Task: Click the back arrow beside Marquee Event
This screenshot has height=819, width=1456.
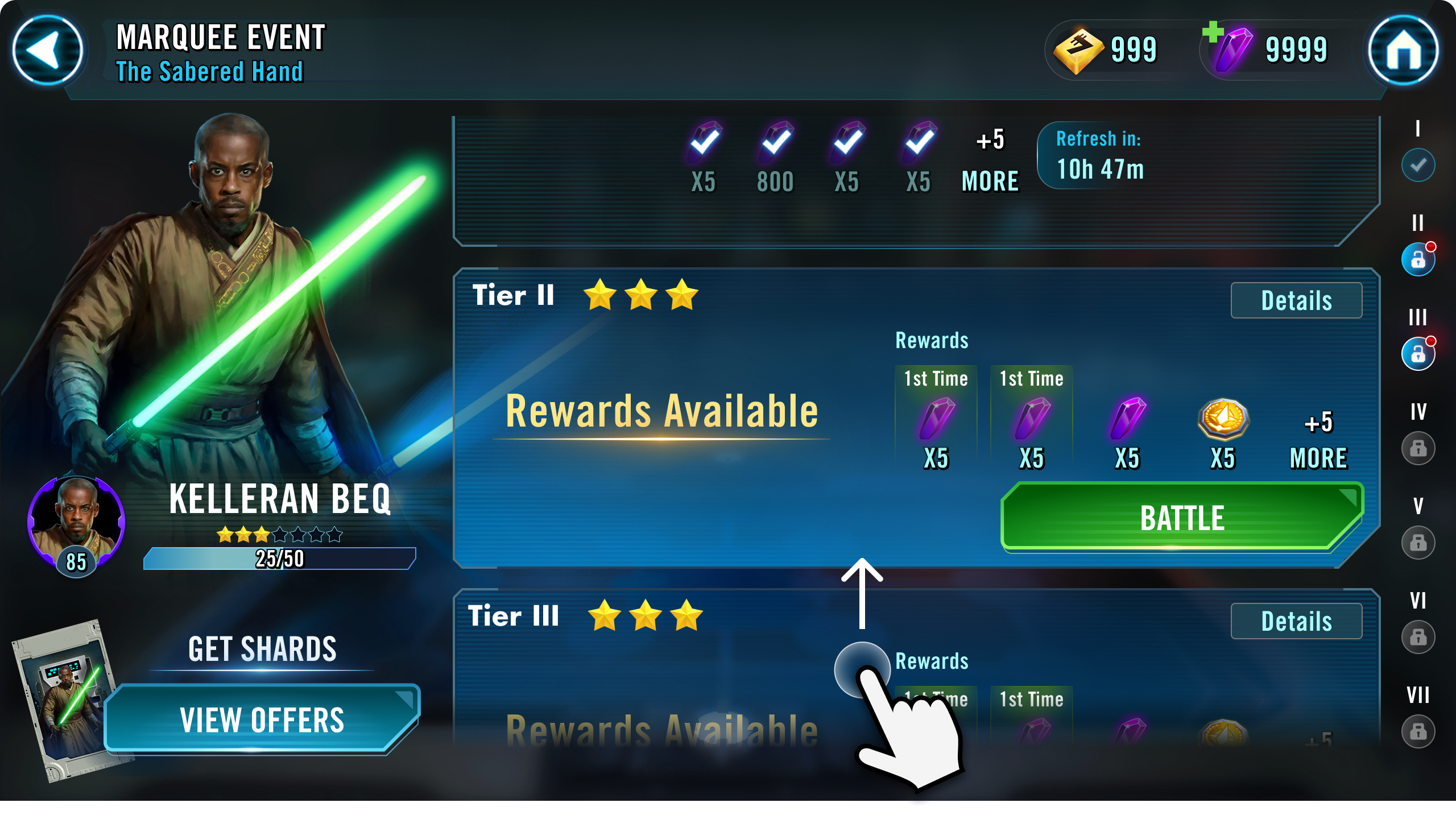Action: pos(50,51)
